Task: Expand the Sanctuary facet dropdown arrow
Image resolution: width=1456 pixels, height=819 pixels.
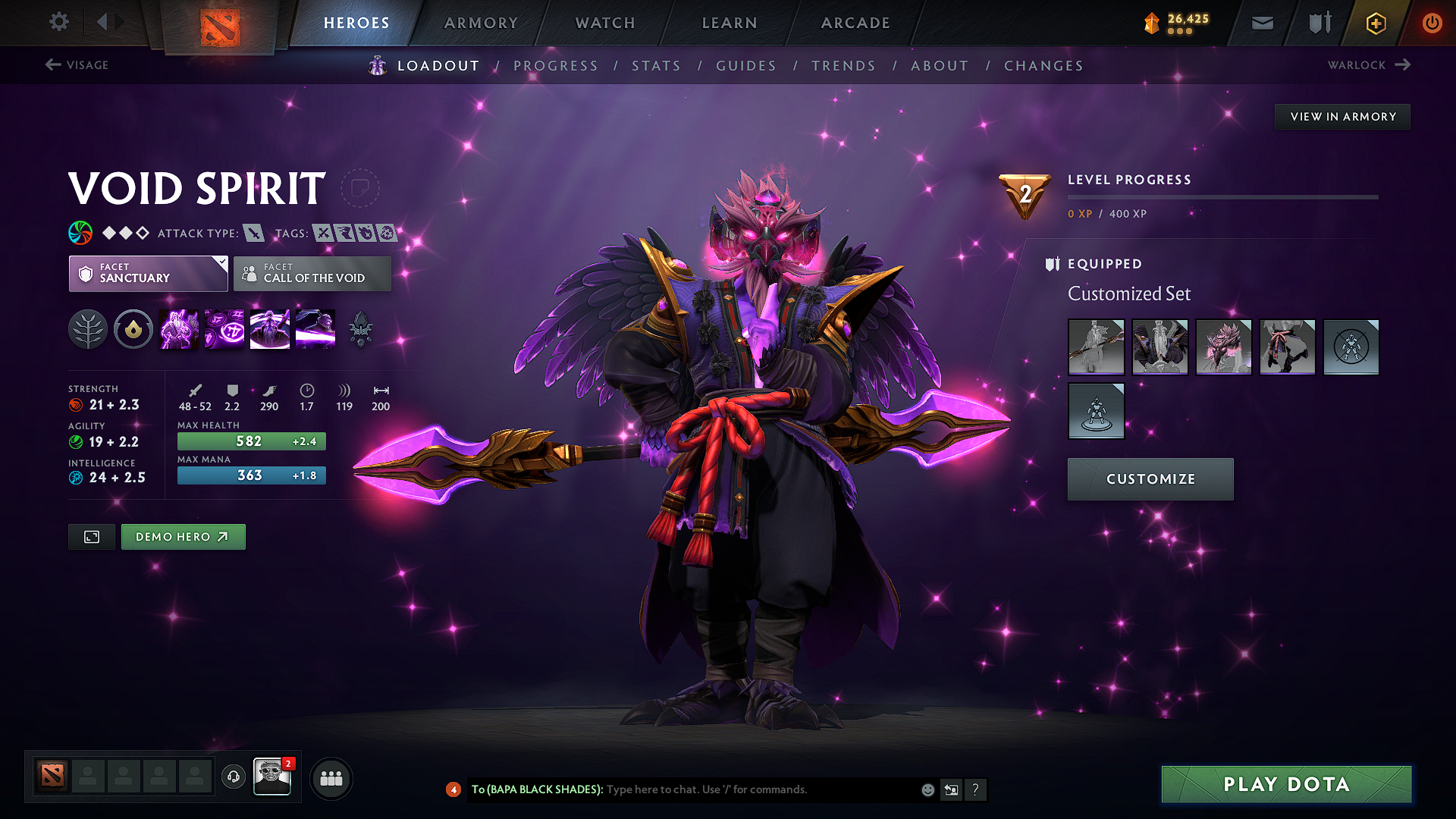Action: (221, 262)
